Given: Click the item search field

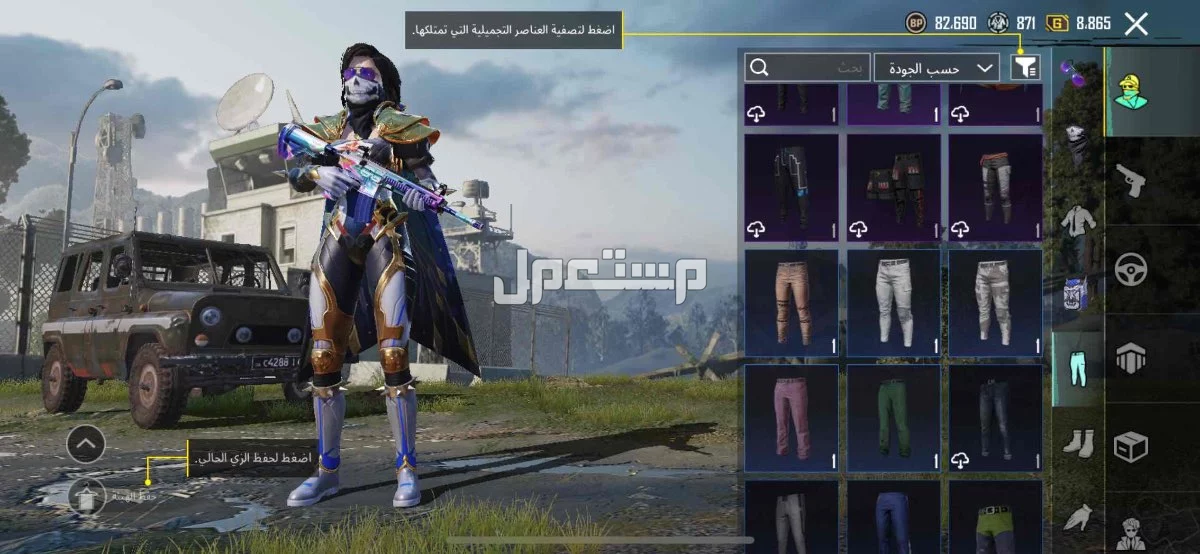Looking at the screenshot, I should pyautogui.click(x=808, y=67).
